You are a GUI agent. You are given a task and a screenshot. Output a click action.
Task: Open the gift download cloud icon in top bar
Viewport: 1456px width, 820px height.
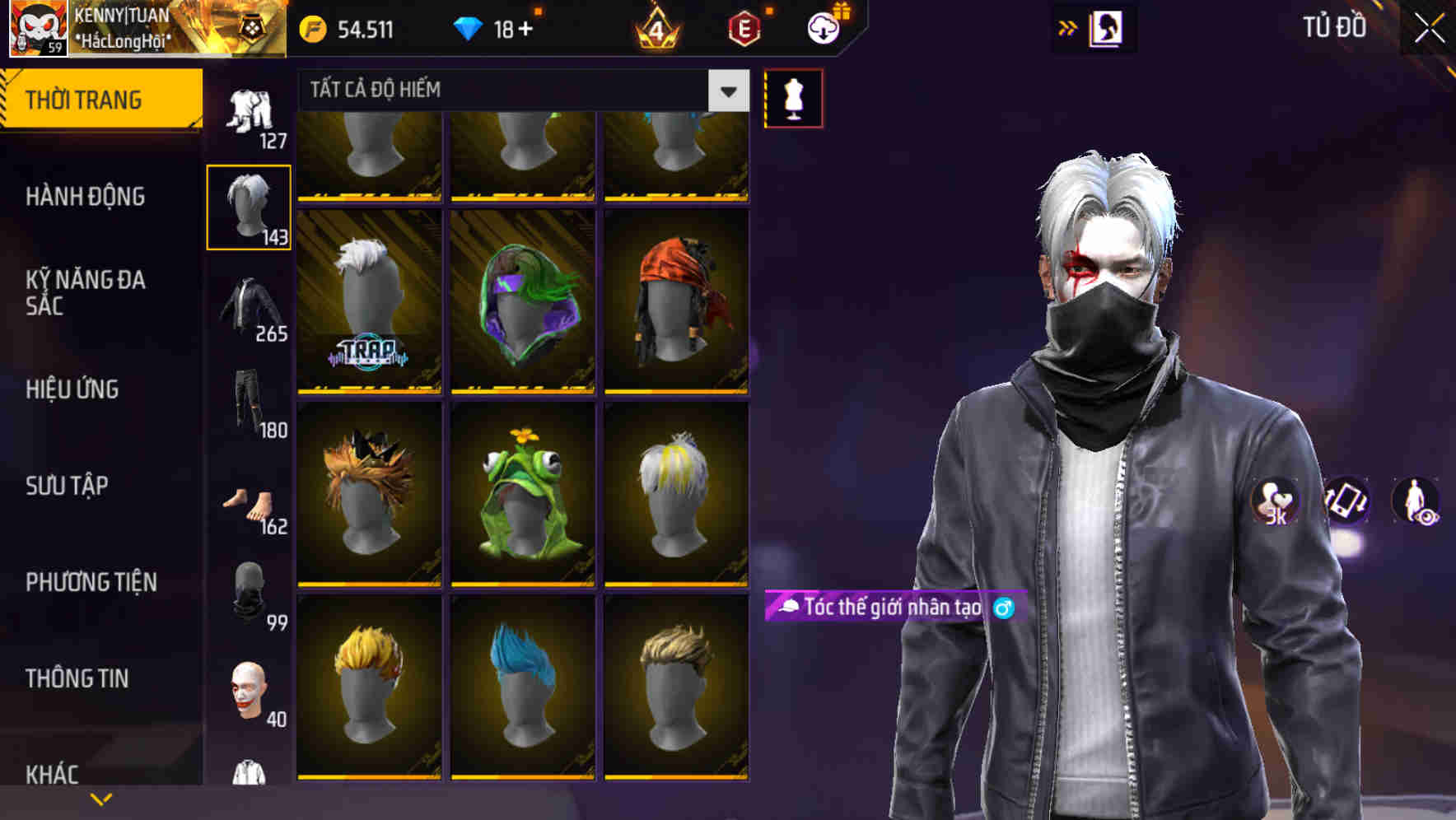tap(822, 27)
